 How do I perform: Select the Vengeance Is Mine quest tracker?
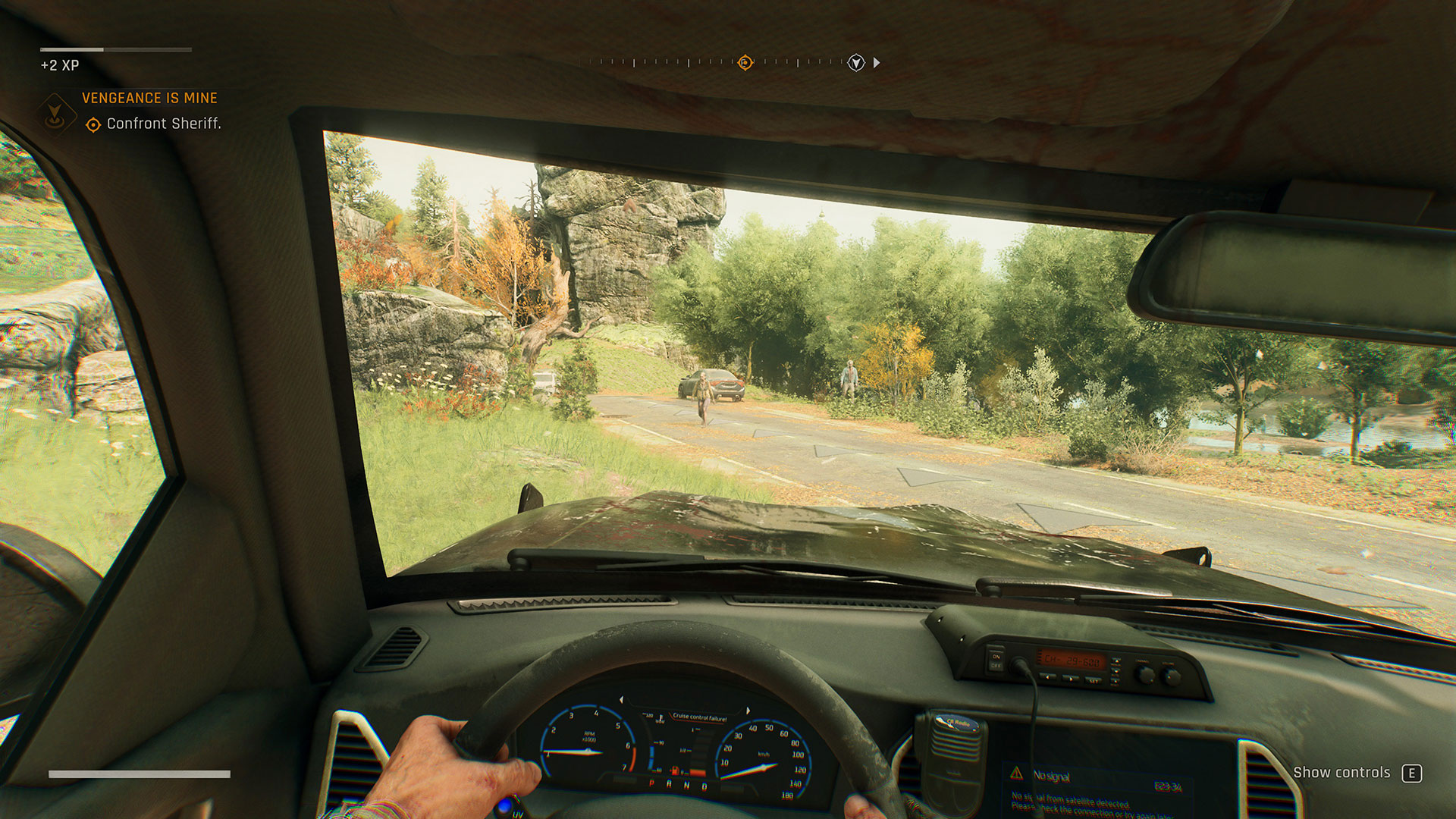click(149, 98)
